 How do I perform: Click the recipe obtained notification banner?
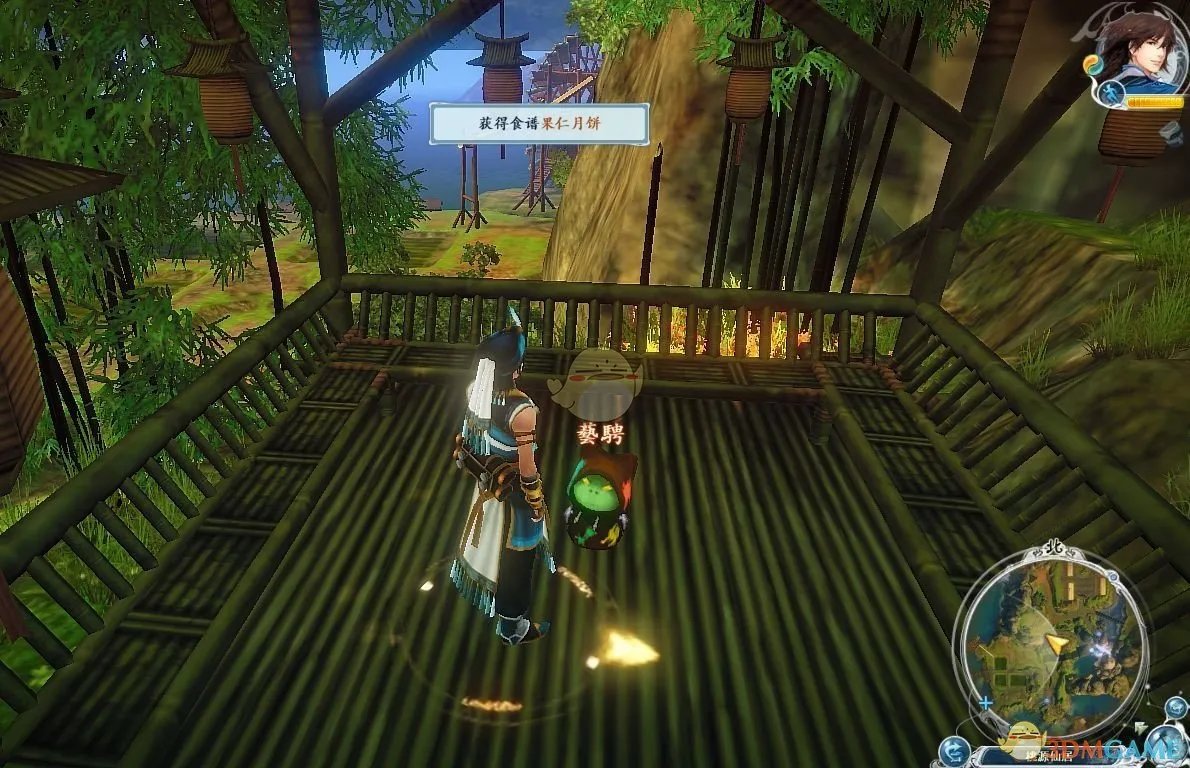click(540, 123)
